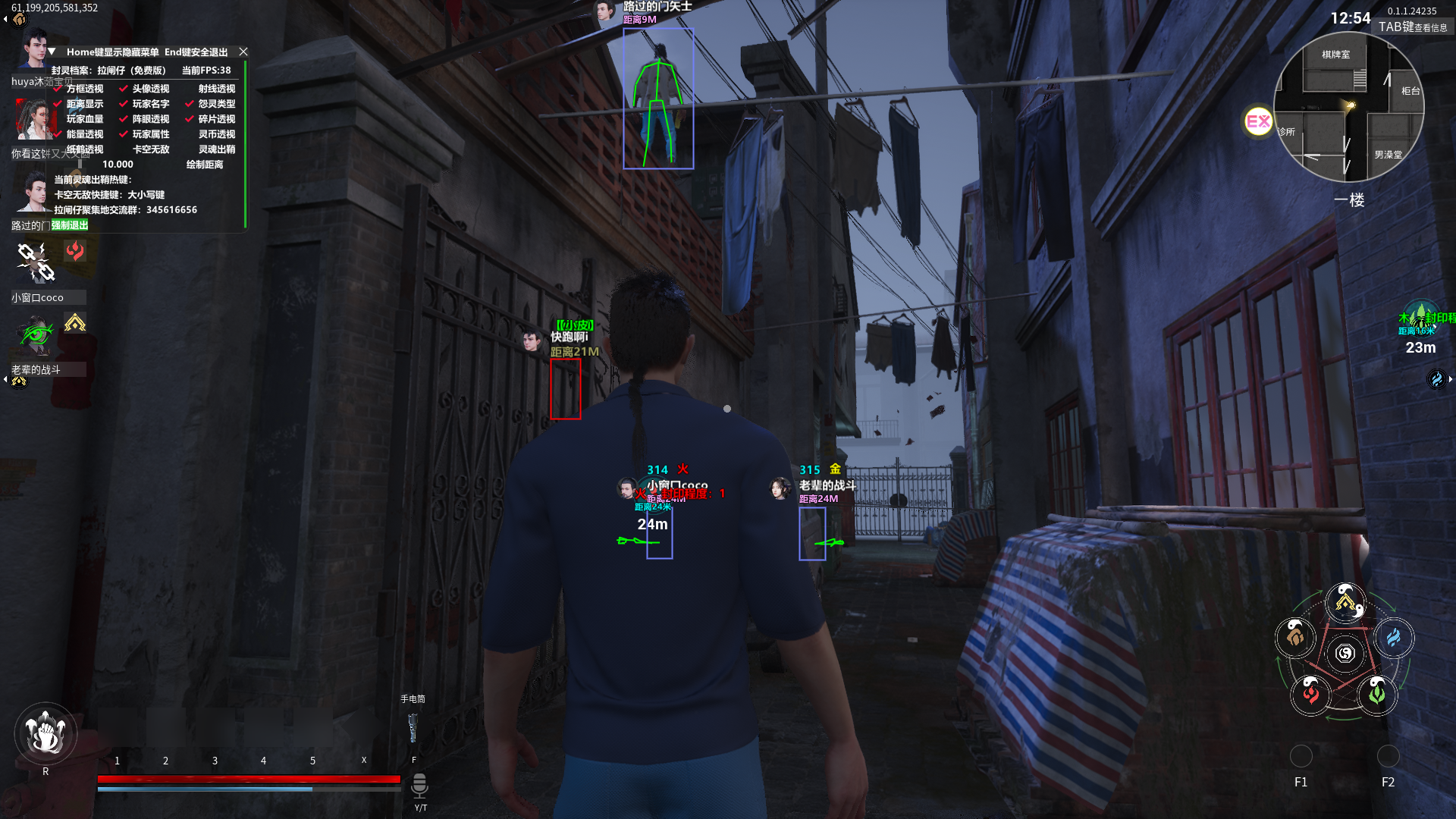Close the overlay menu with the X
Screen dimensions: 1456x819
[243, 52]
